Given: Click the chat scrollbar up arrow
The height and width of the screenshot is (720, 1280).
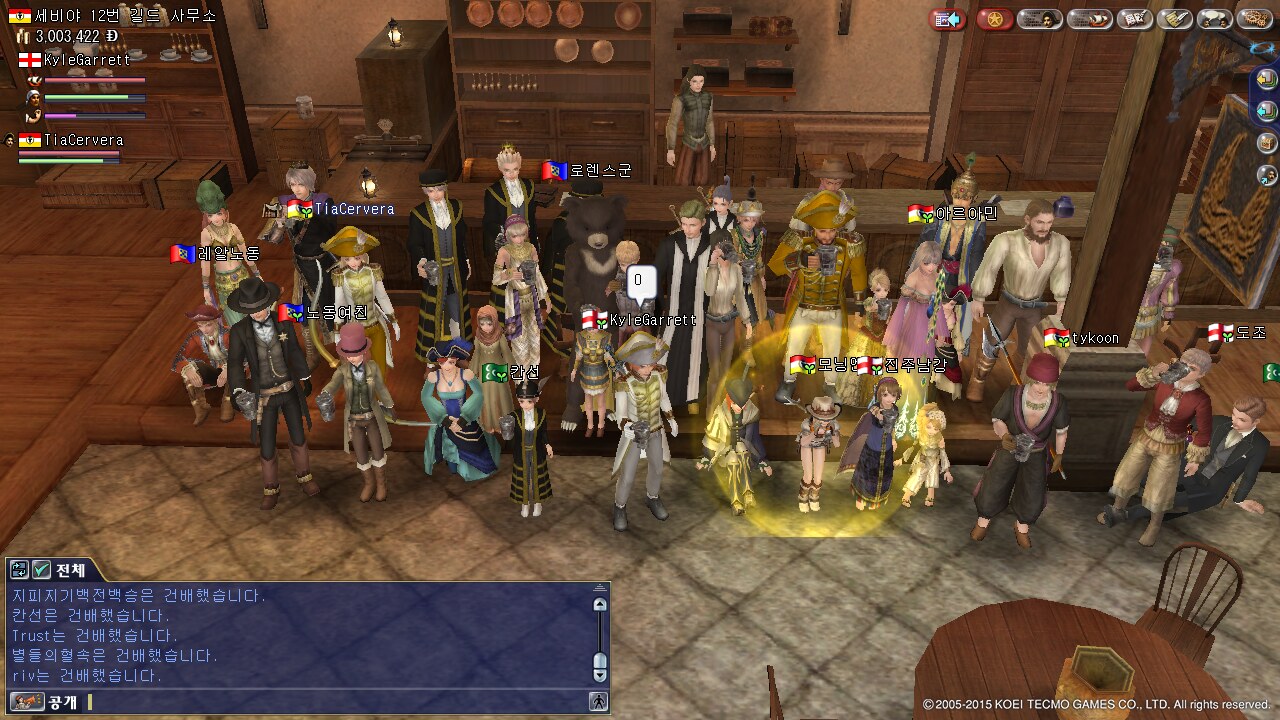Looking at the screenshot, I should click(x=600, y=604).
